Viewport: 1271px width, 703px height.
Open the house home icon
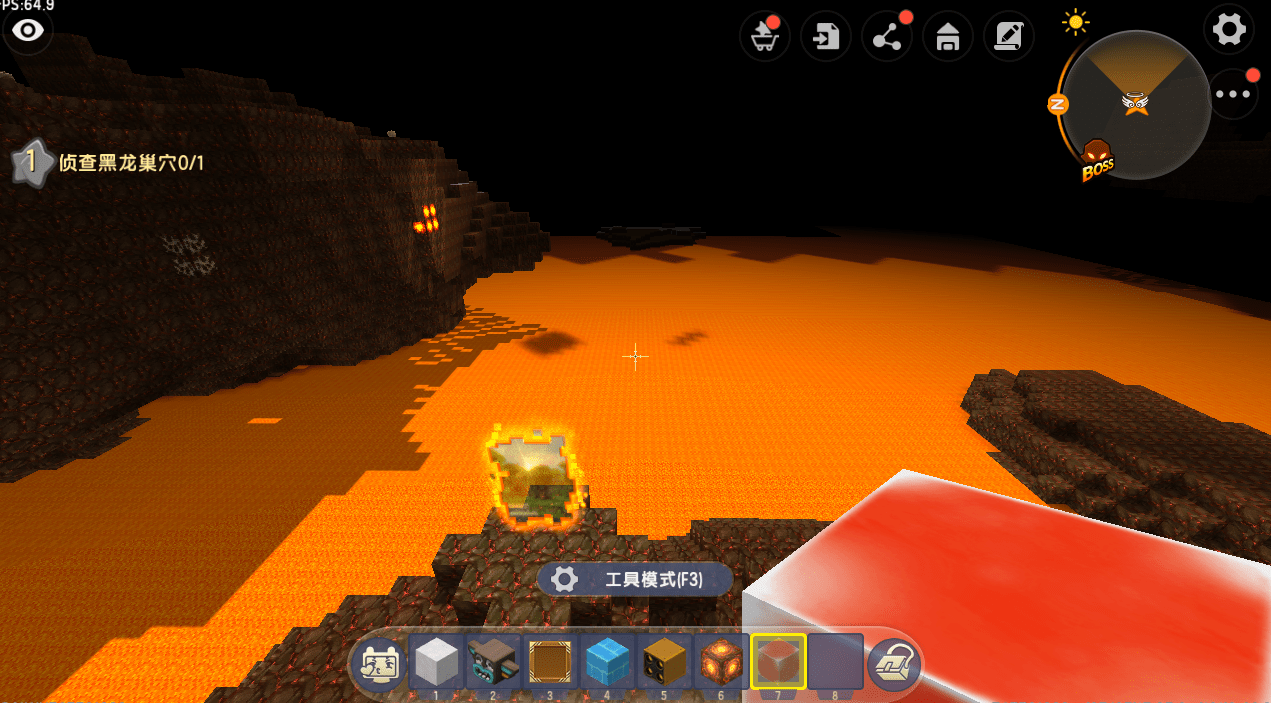pos(947,38)
